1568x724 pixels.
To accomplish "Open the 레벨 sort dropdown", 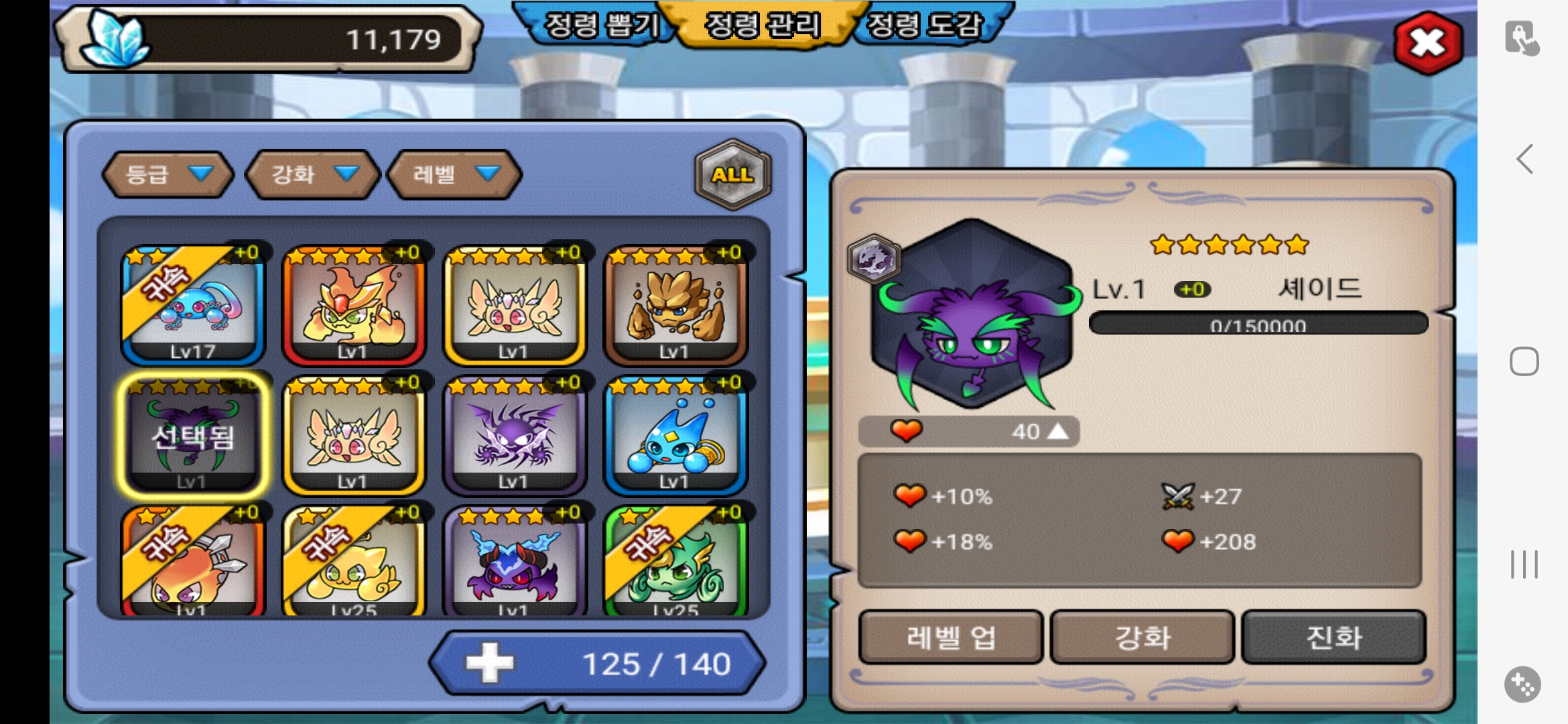I will pos(455,174).
